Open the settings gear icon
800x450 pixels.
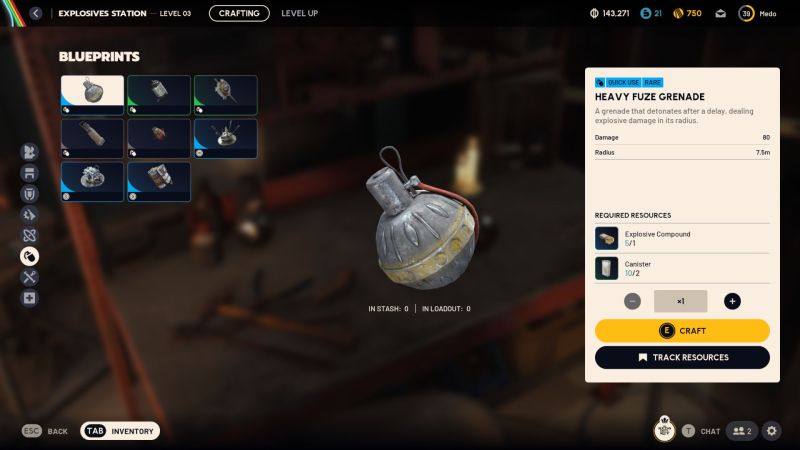coord(772,431)
